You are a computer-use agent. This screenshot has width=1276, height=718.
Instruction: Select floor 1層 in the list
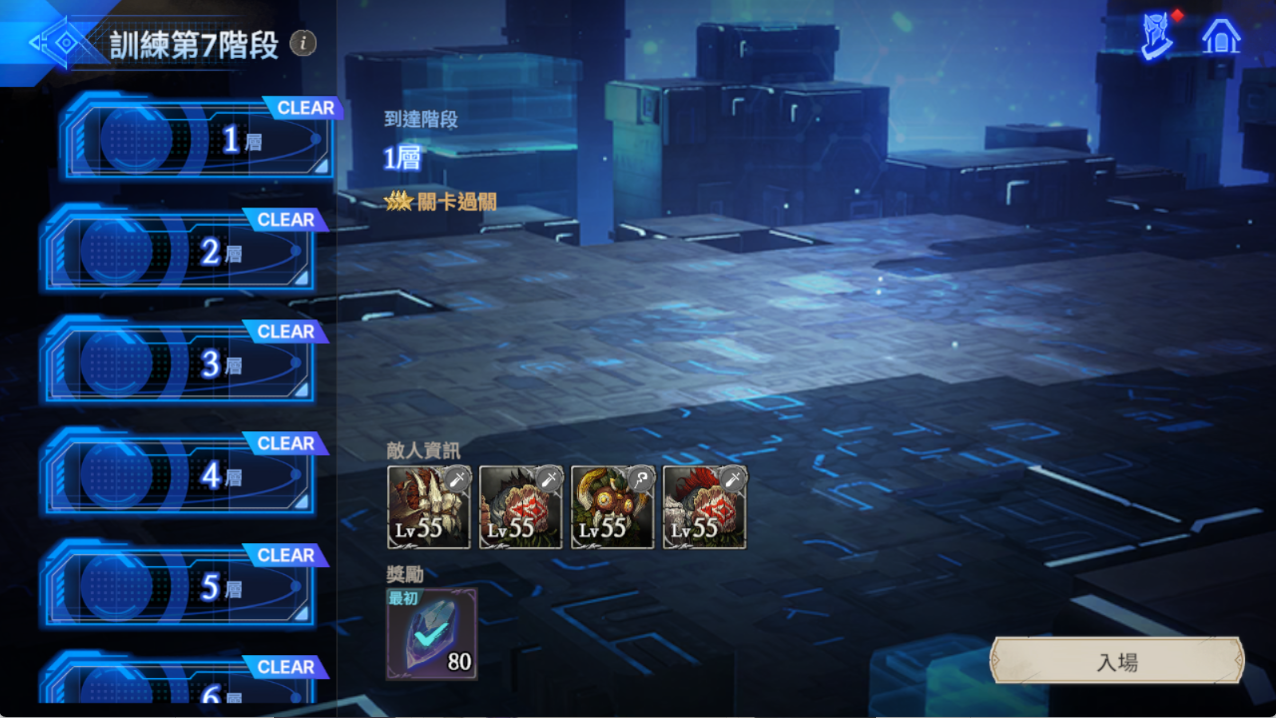[200, 140]
